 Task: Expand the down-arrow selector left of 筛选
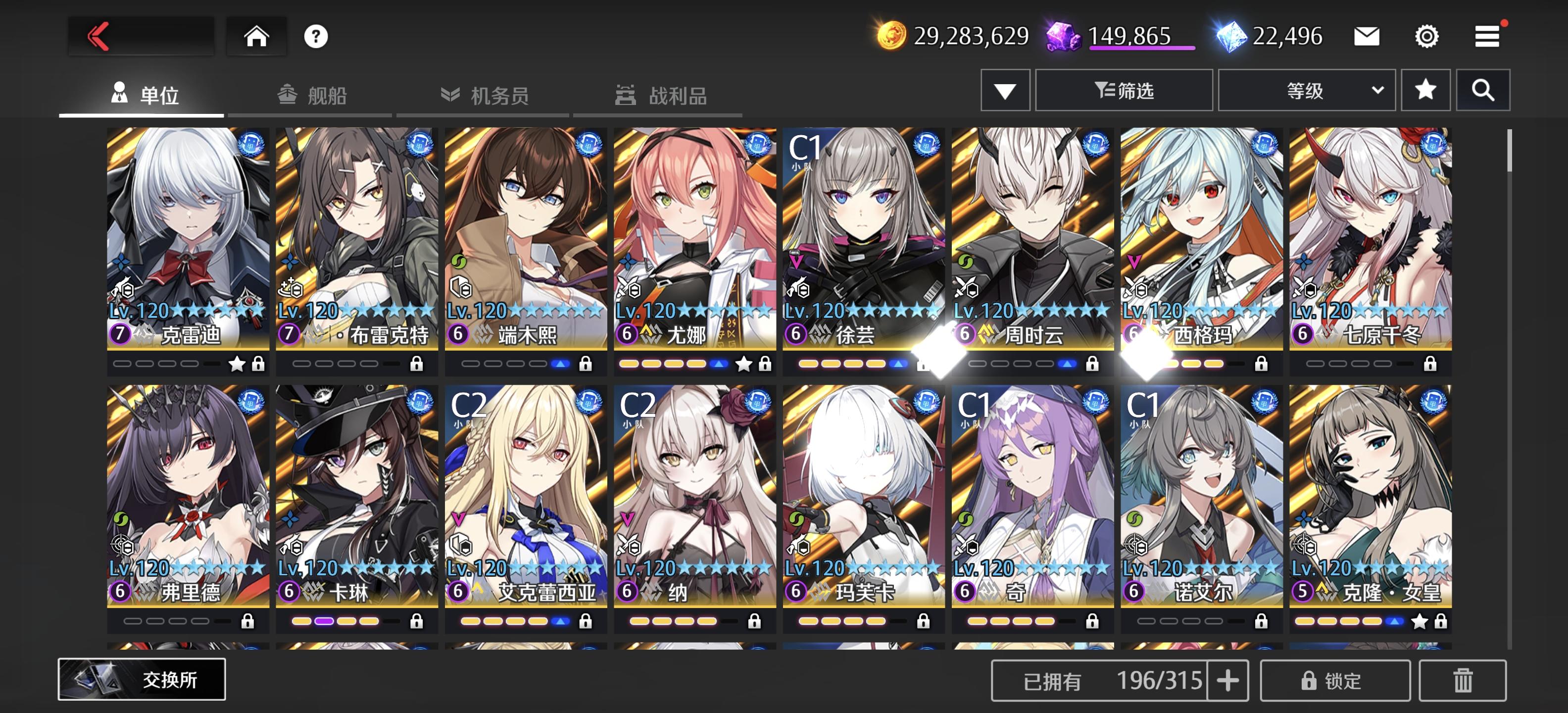point(1005,90)
